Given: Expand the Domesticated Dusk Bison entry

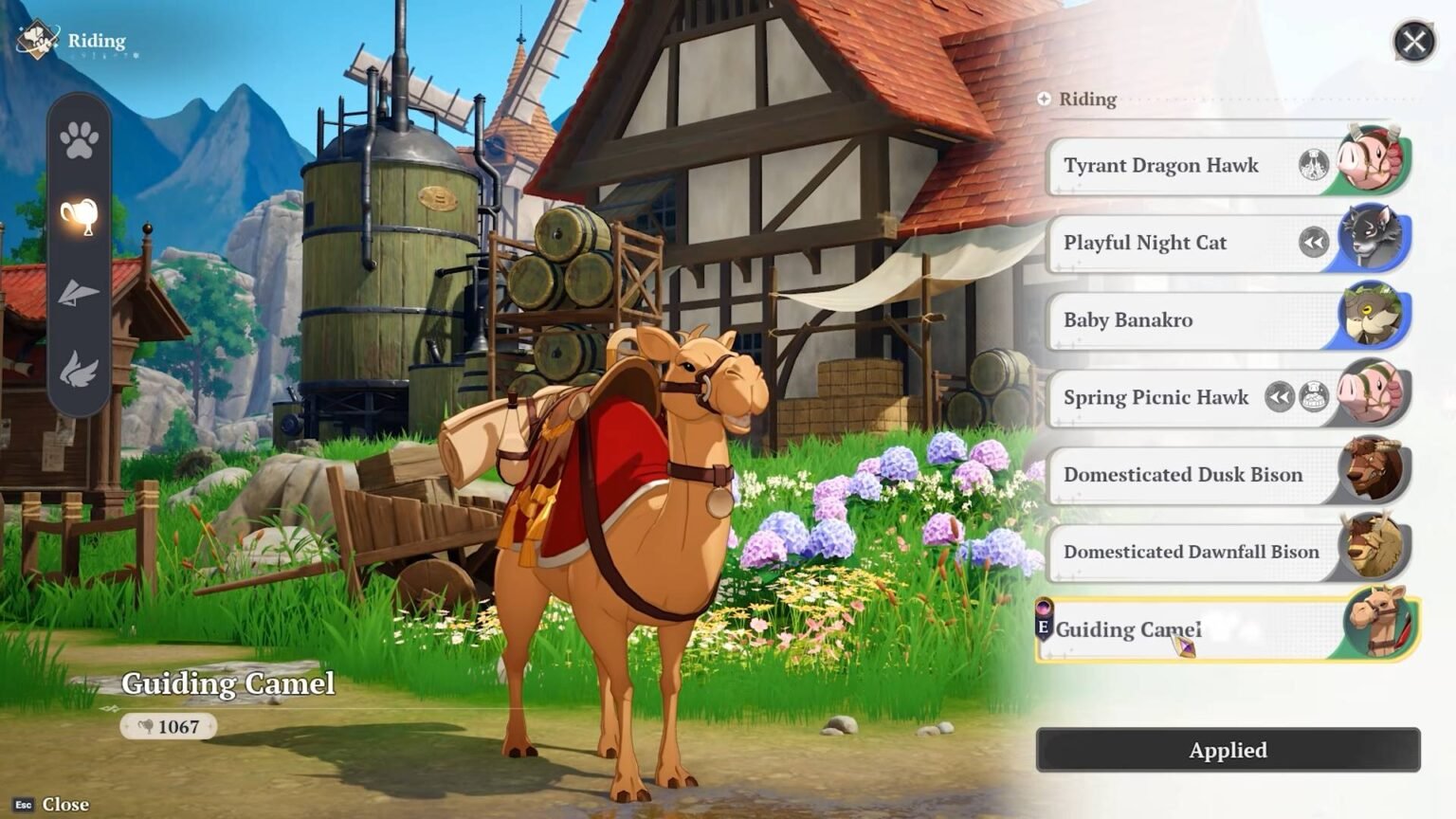Looking at the screenshot, I should (1185, 474).
